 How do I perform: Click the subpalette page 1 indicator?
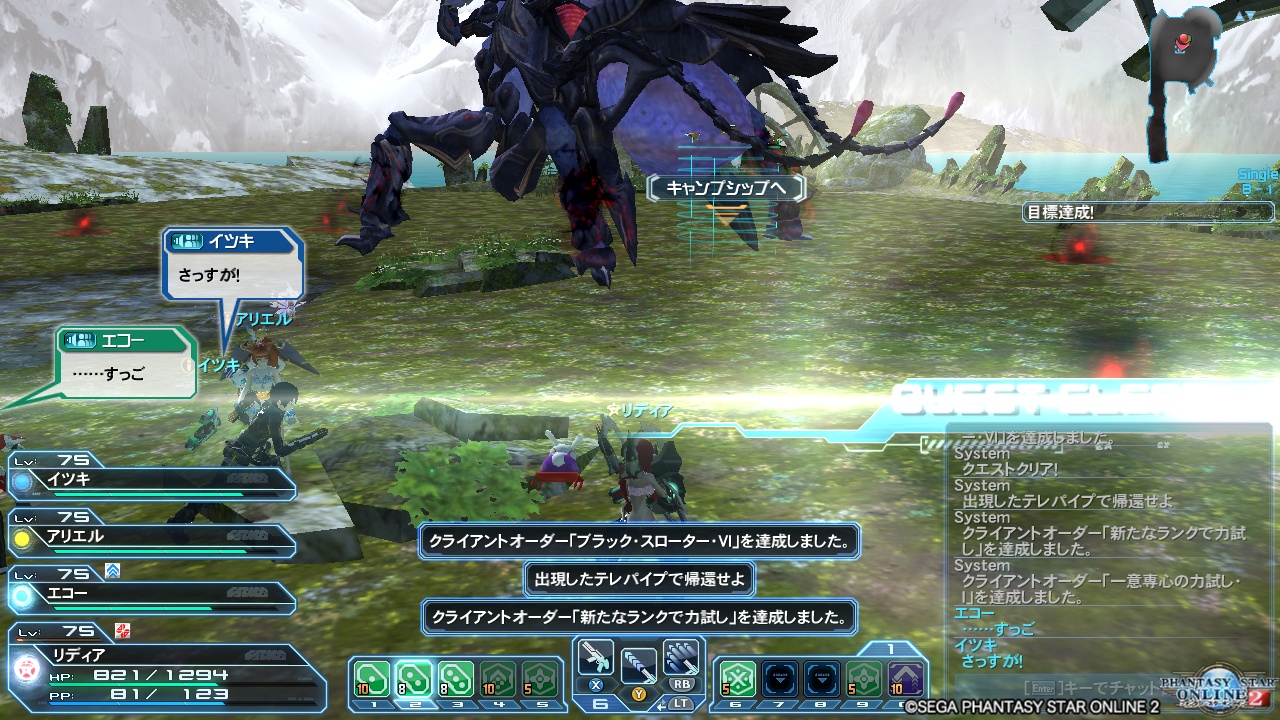[889, 648]
